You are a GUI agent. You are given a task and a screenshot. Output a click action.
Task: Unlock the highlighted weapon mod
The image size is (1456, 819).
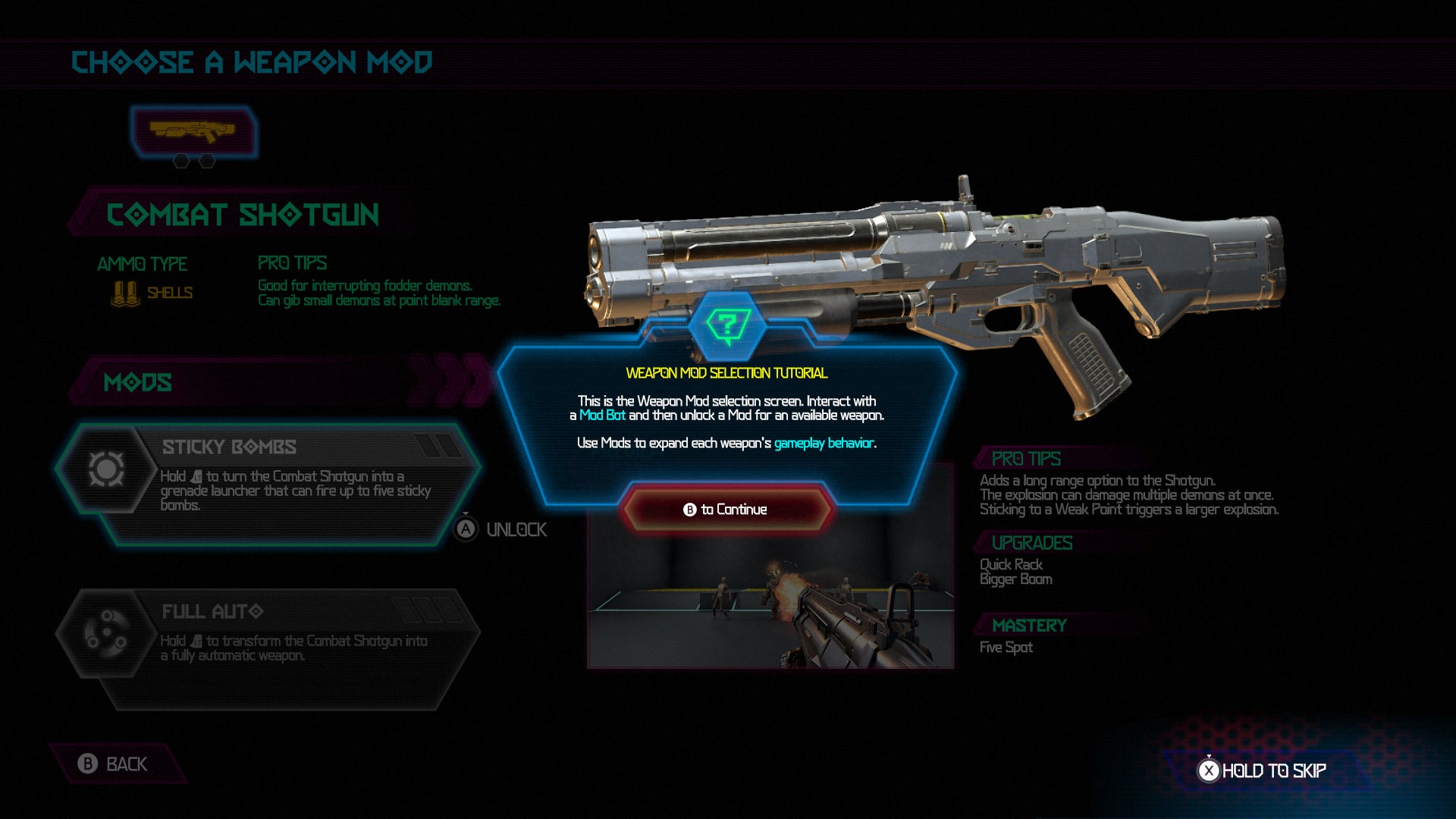501,529
